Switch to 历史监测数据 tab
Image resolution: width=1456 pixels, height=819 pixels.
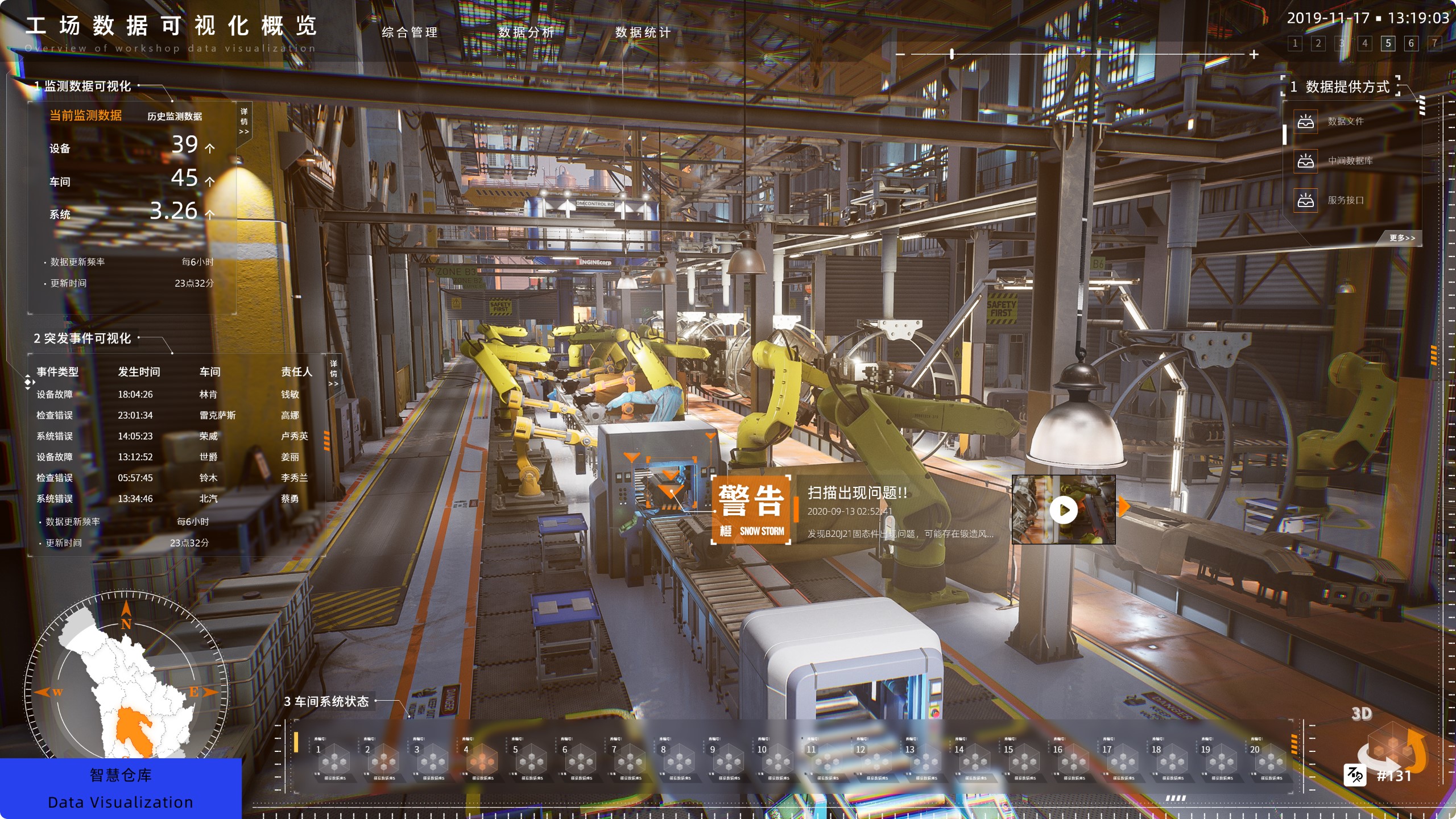[175, 117]
